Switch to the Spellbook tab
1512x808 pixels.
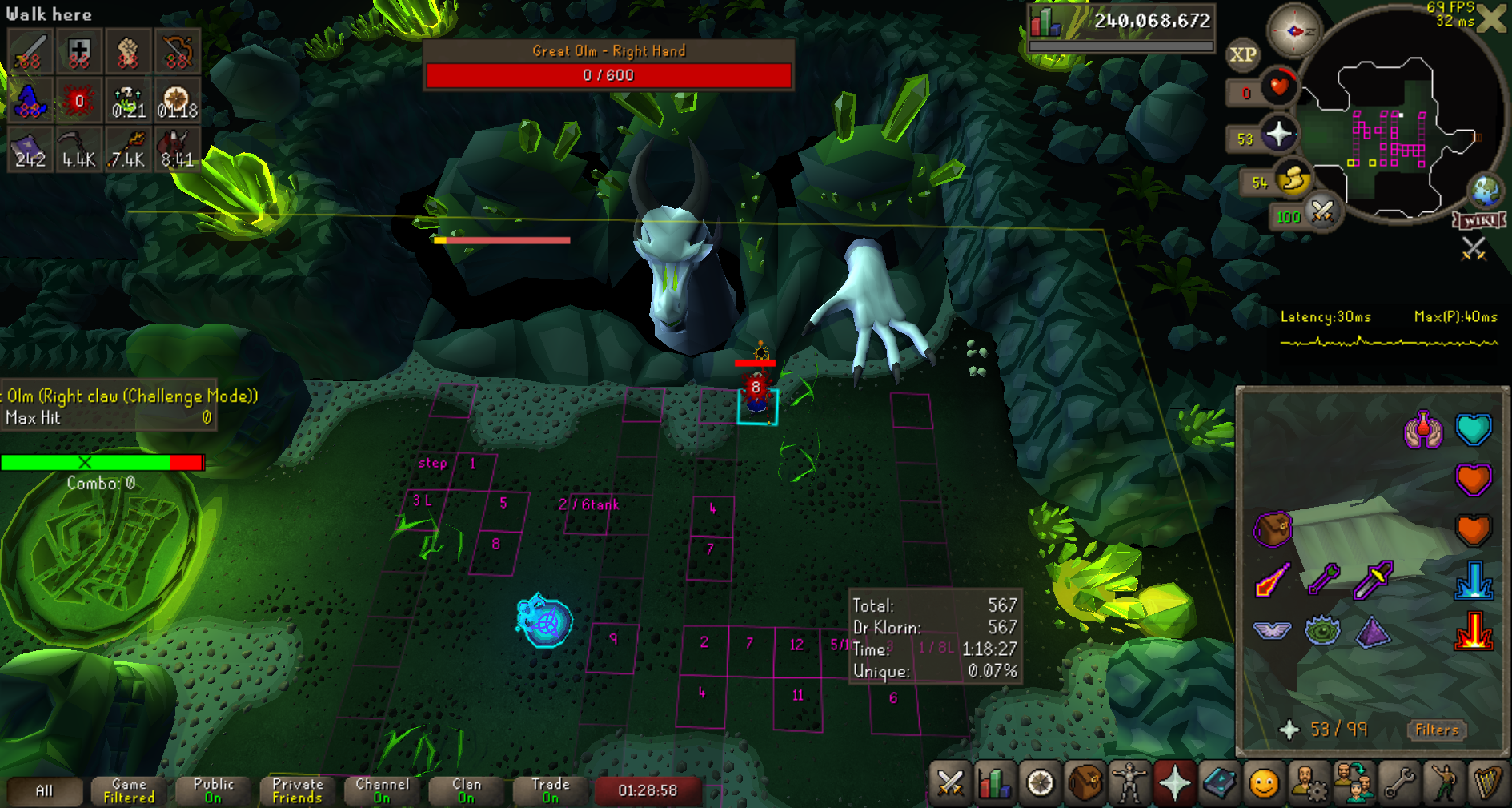pos(1219,782)
